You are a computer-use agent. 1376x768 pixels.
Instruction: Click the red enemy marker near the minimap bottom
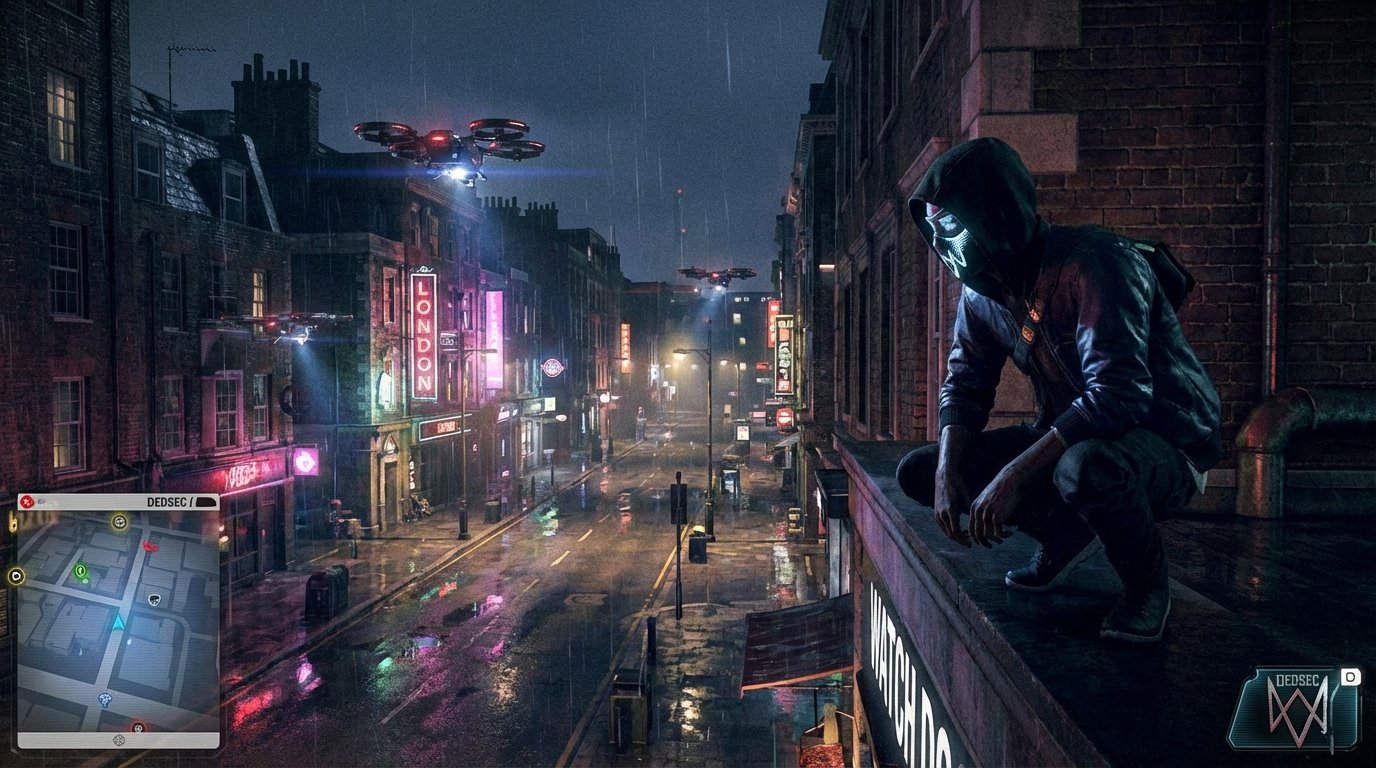click(137, 727)
